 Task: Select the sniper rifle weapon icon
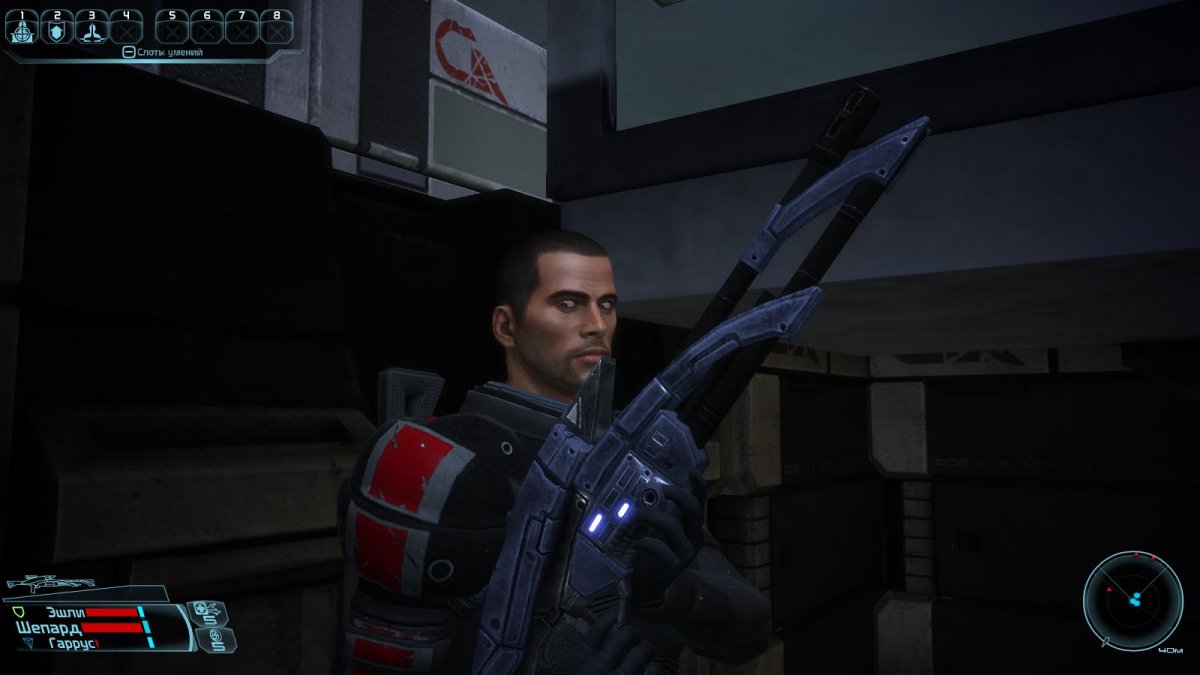click(x=50, y=582)
